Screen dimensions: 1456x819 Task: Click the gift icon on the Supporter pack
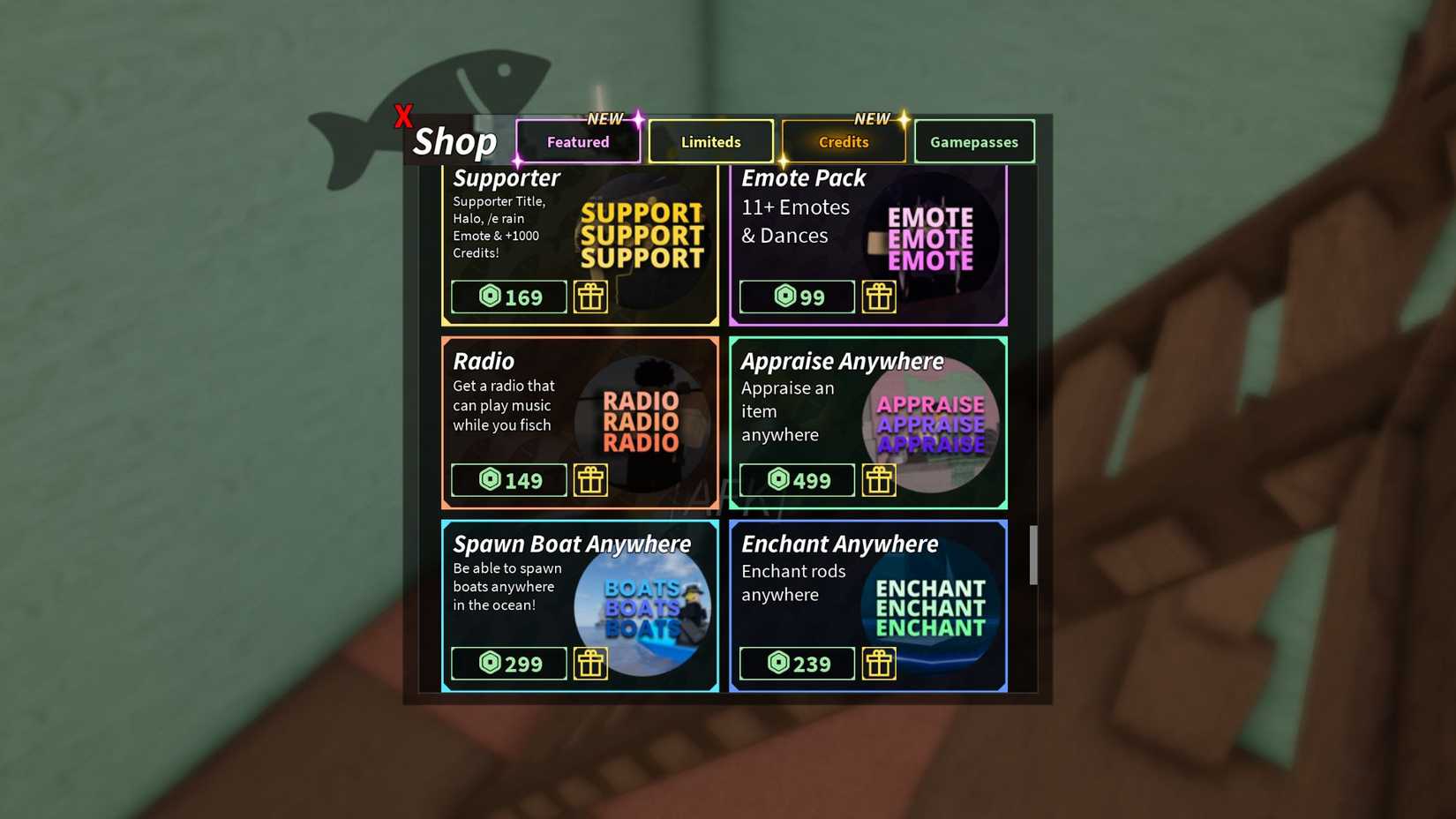coord(591,297)
